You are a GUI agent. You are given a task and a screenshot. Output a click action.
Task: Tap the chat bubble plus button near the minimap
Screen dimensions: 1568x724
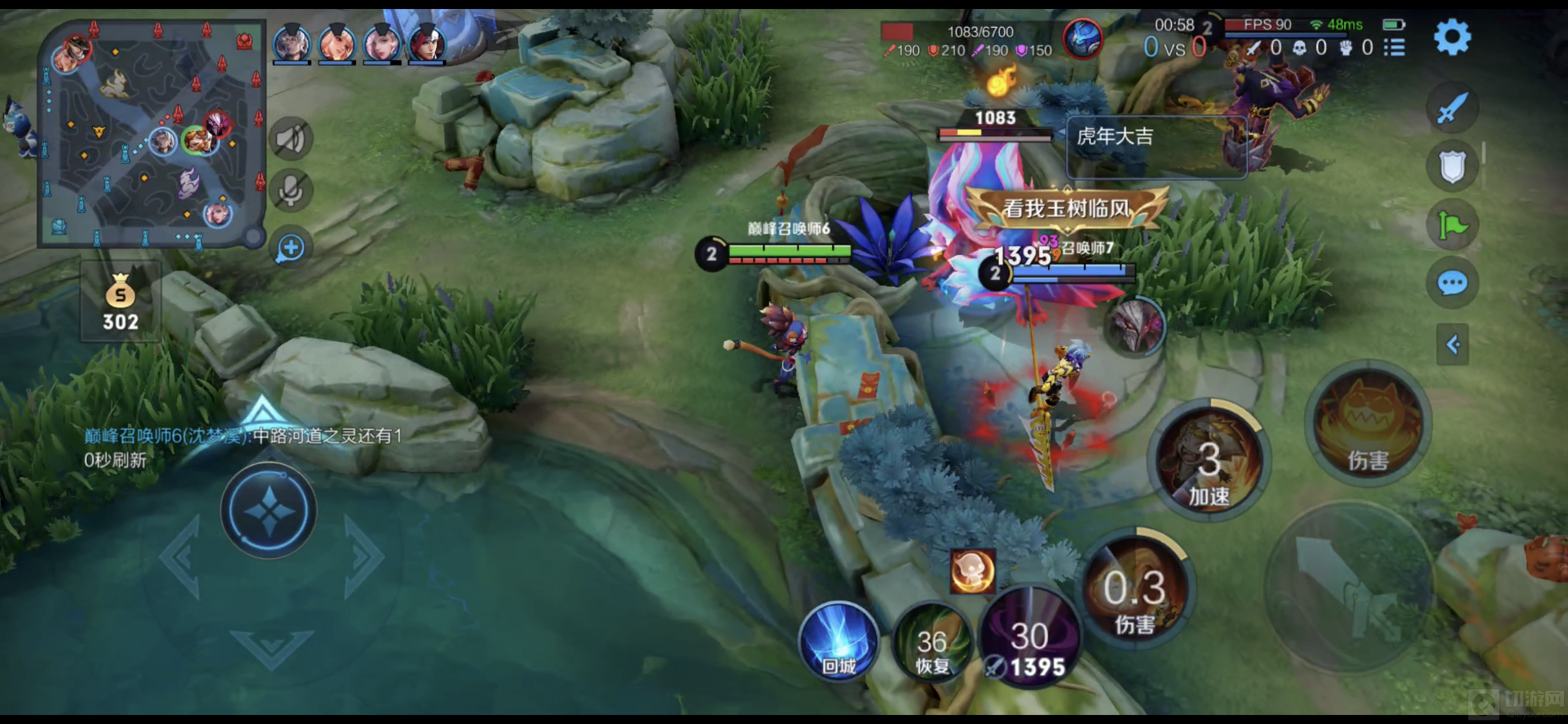point(290,248)
